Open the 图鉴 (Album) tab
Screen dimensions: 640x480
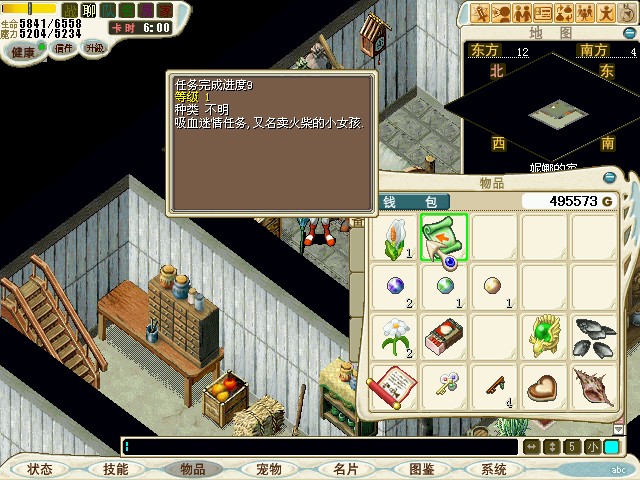coord(421,469)
